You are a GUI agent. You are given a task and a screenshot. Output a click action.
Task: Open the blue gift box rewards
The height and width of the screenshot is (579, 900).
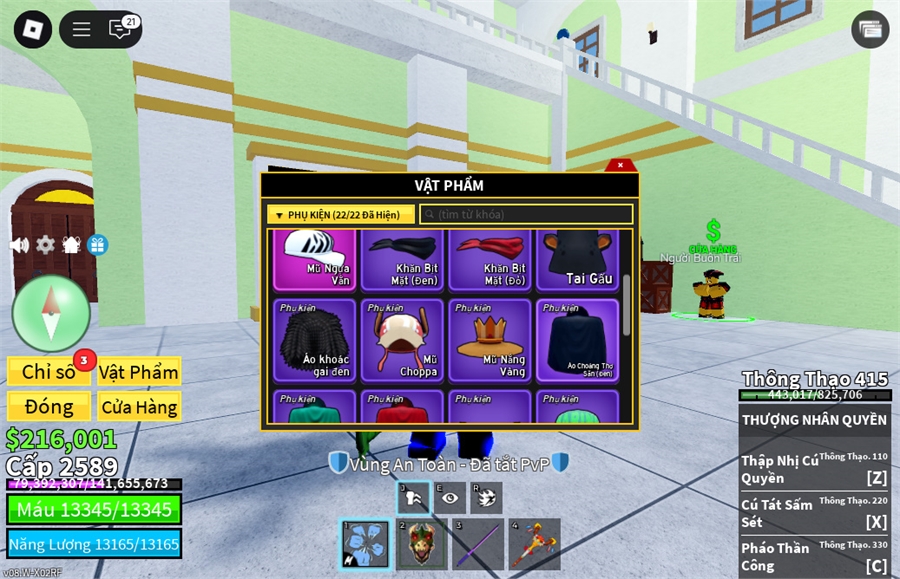pyautogui.click(x=97, y=245)
